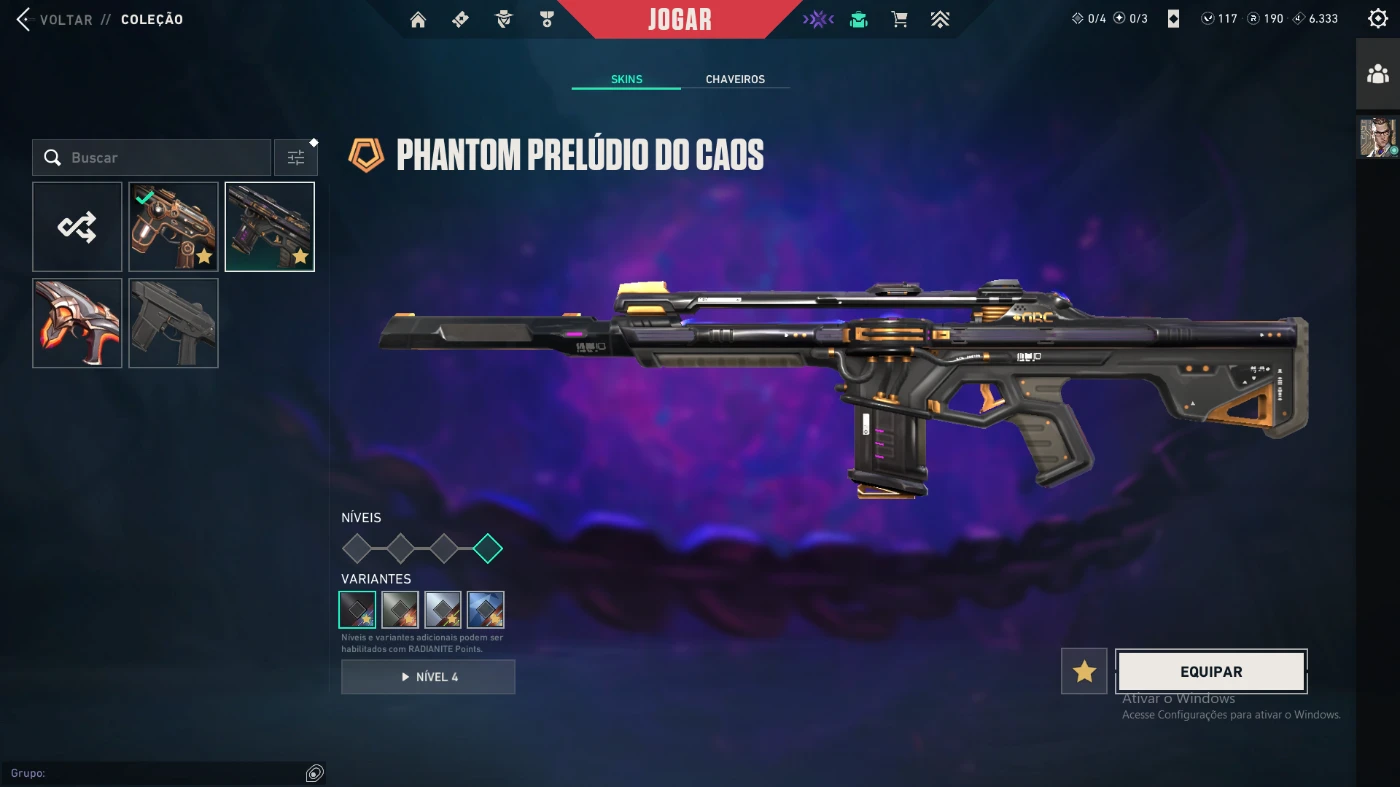Type in the Buscar search field
This screenshot has height=787, width=1400.
click(x=160, y=158)
